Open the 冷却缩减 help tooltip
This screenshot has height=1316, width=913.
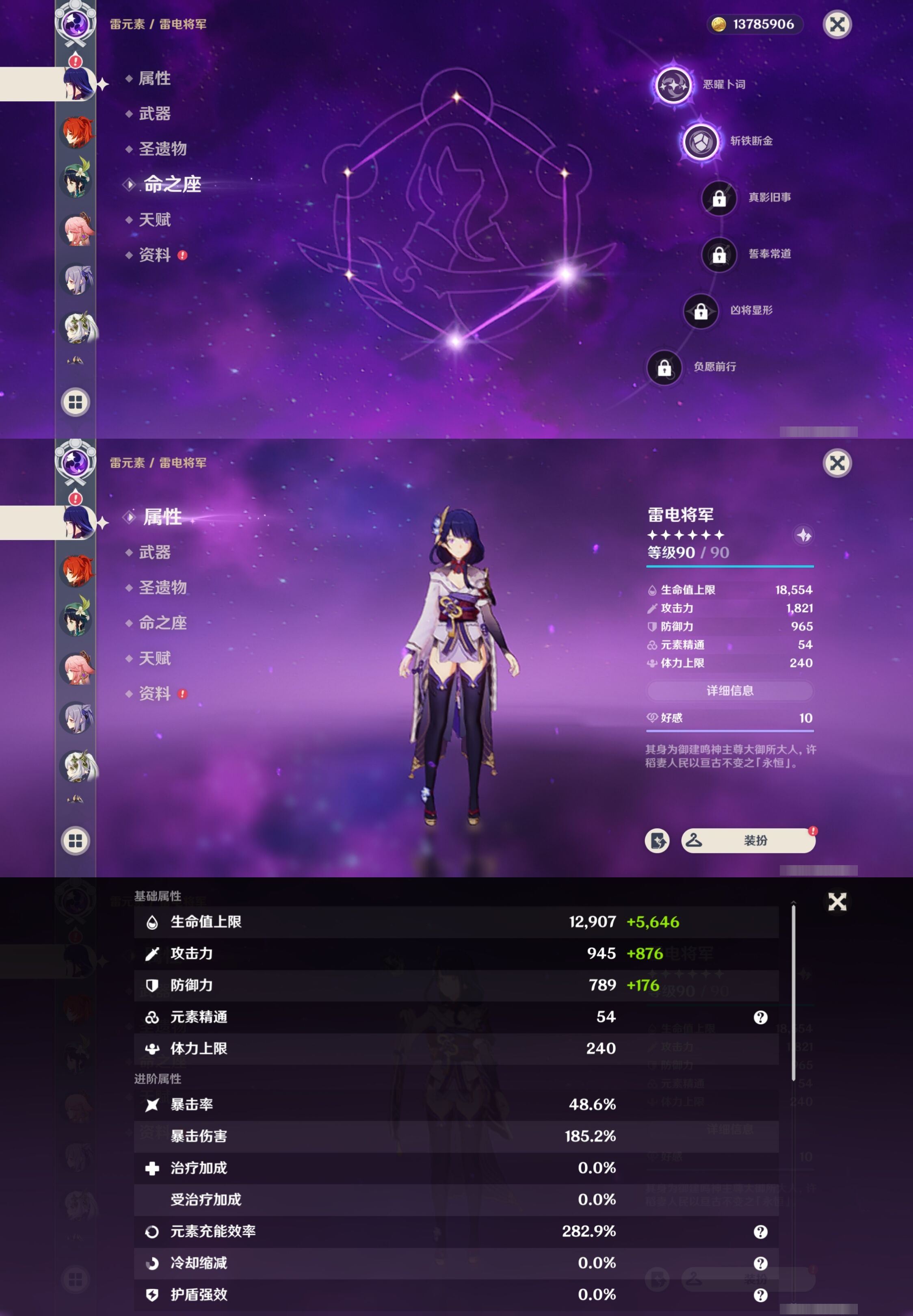760,1263
